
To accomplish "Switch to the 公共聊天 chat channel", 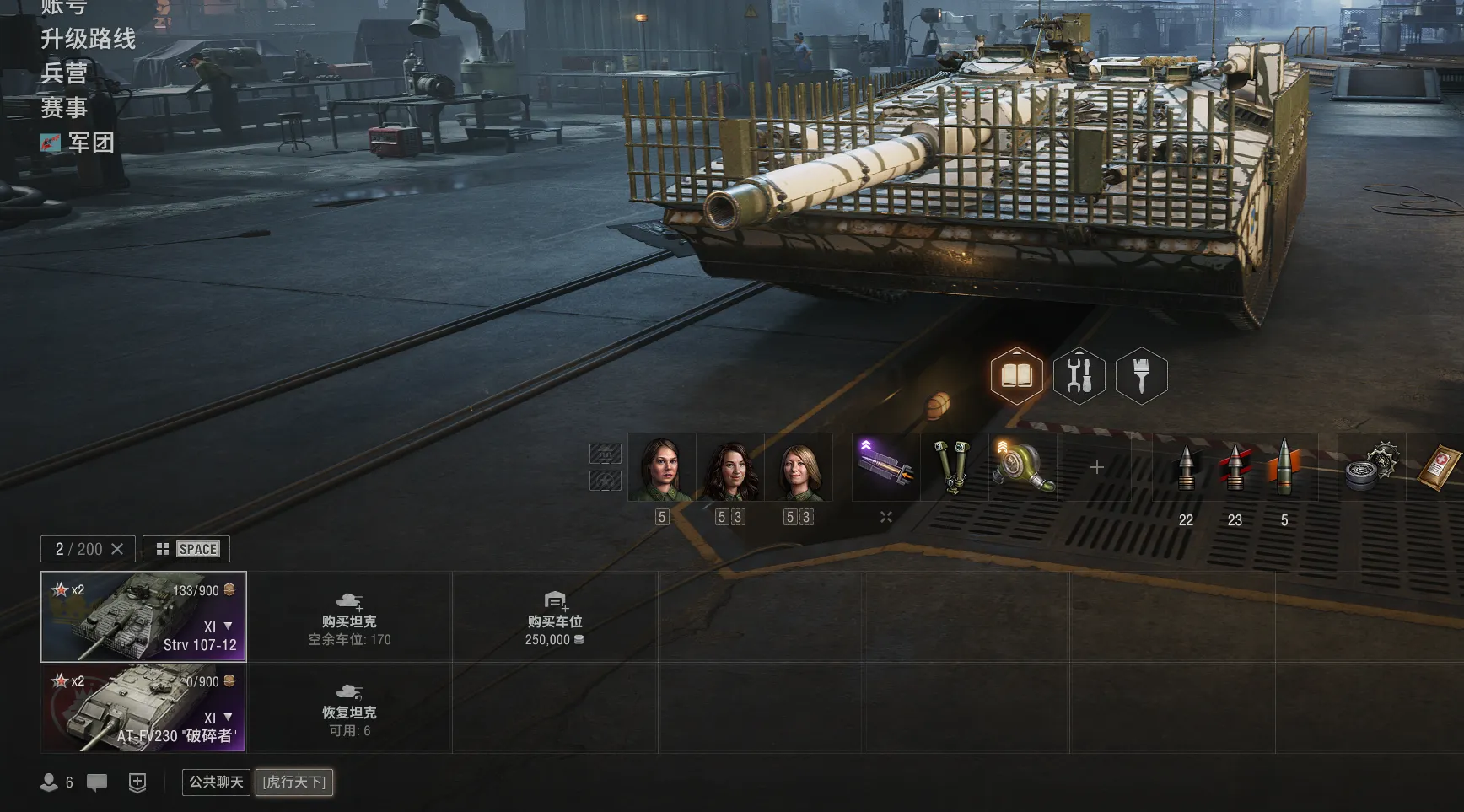I will pyautogui.click(x=216, y=782).
